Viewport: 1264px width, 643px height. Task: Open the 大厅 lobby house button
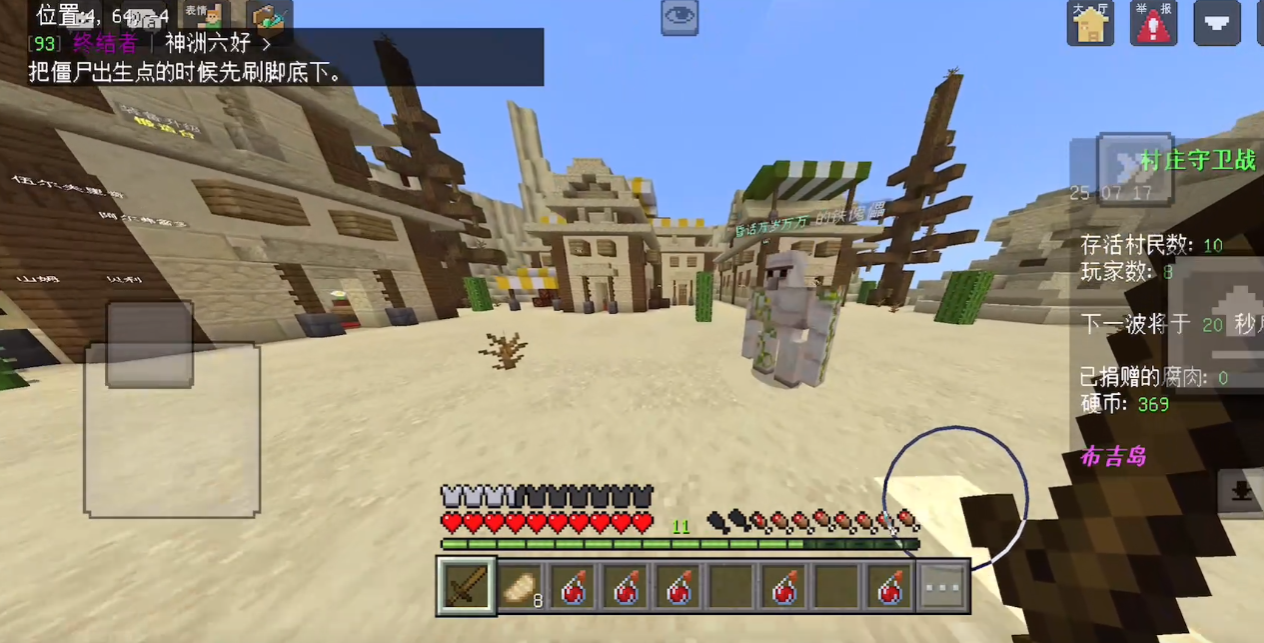point(1090,23)
